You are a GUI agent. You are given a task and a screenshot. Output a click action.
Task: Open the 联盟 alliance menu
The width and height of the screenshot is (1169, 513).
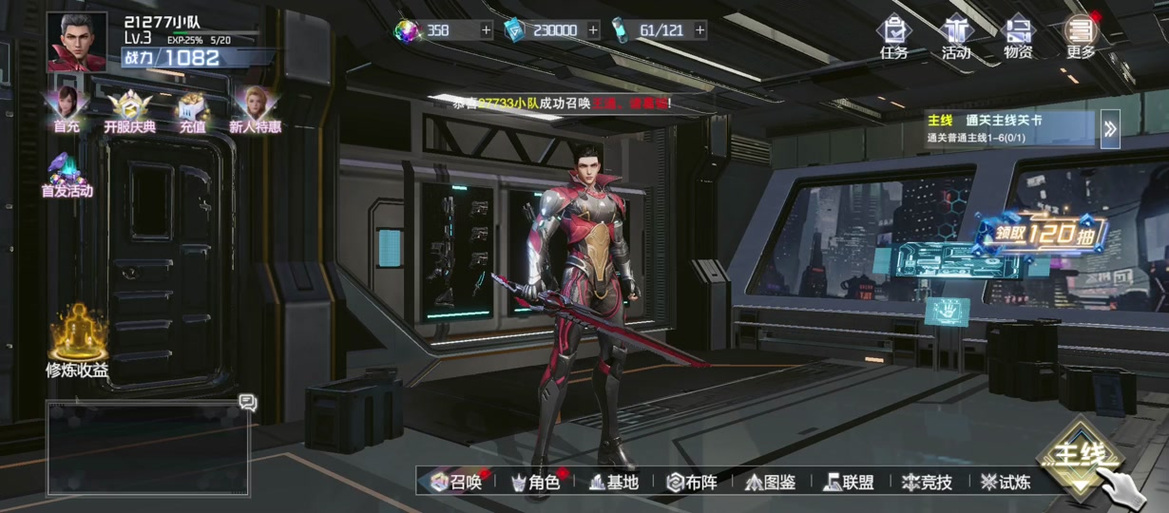pyautogui.click(x=848, y=482)
